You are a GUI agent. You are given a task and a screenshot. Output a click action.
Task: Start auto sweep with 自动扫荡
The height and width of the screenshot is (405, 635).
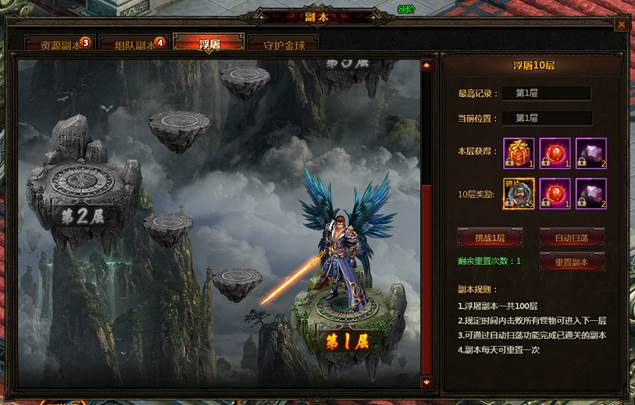coord(571,238)
